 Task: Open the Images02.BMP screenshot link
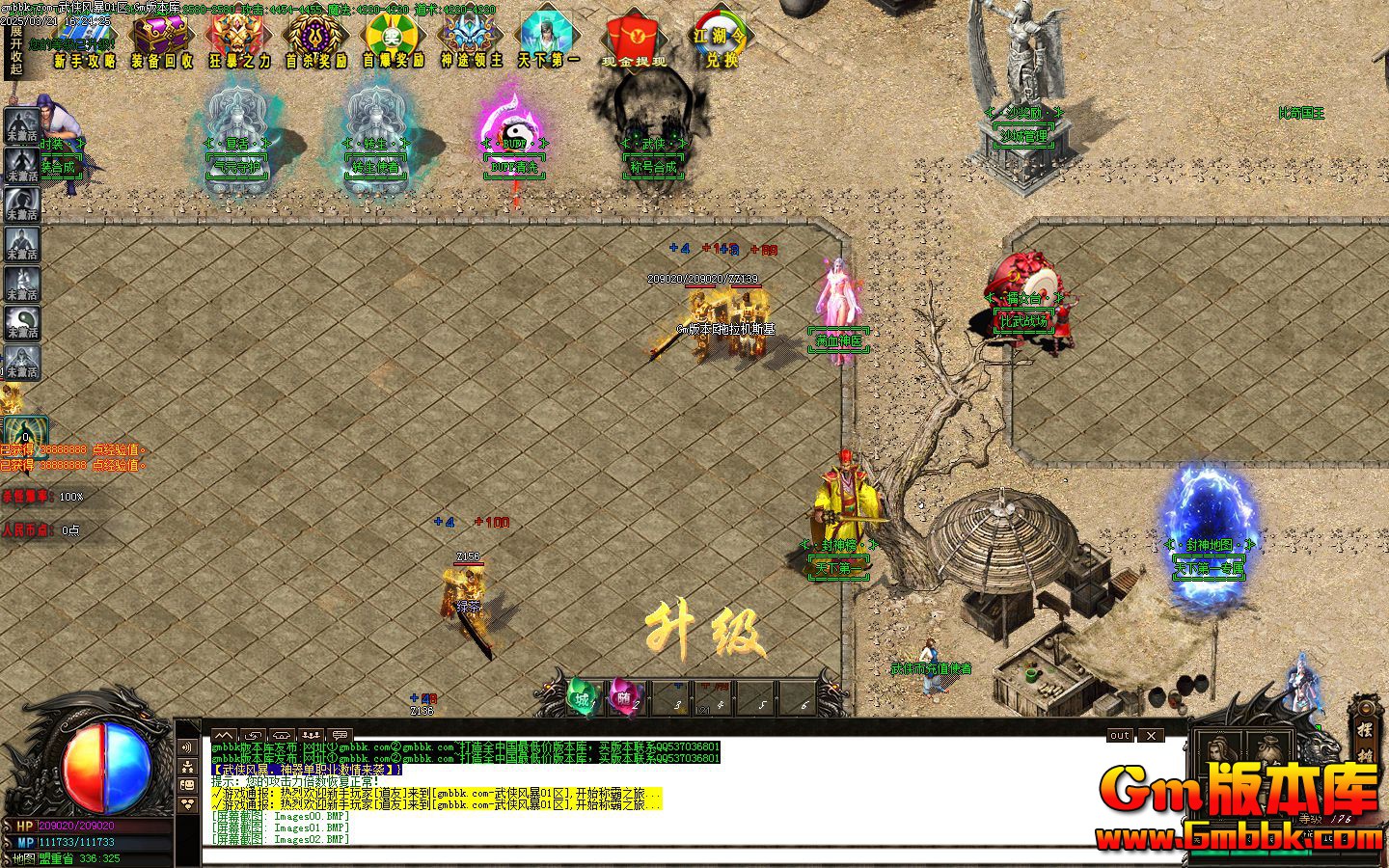pyautogui.click(x=309, y=839)
